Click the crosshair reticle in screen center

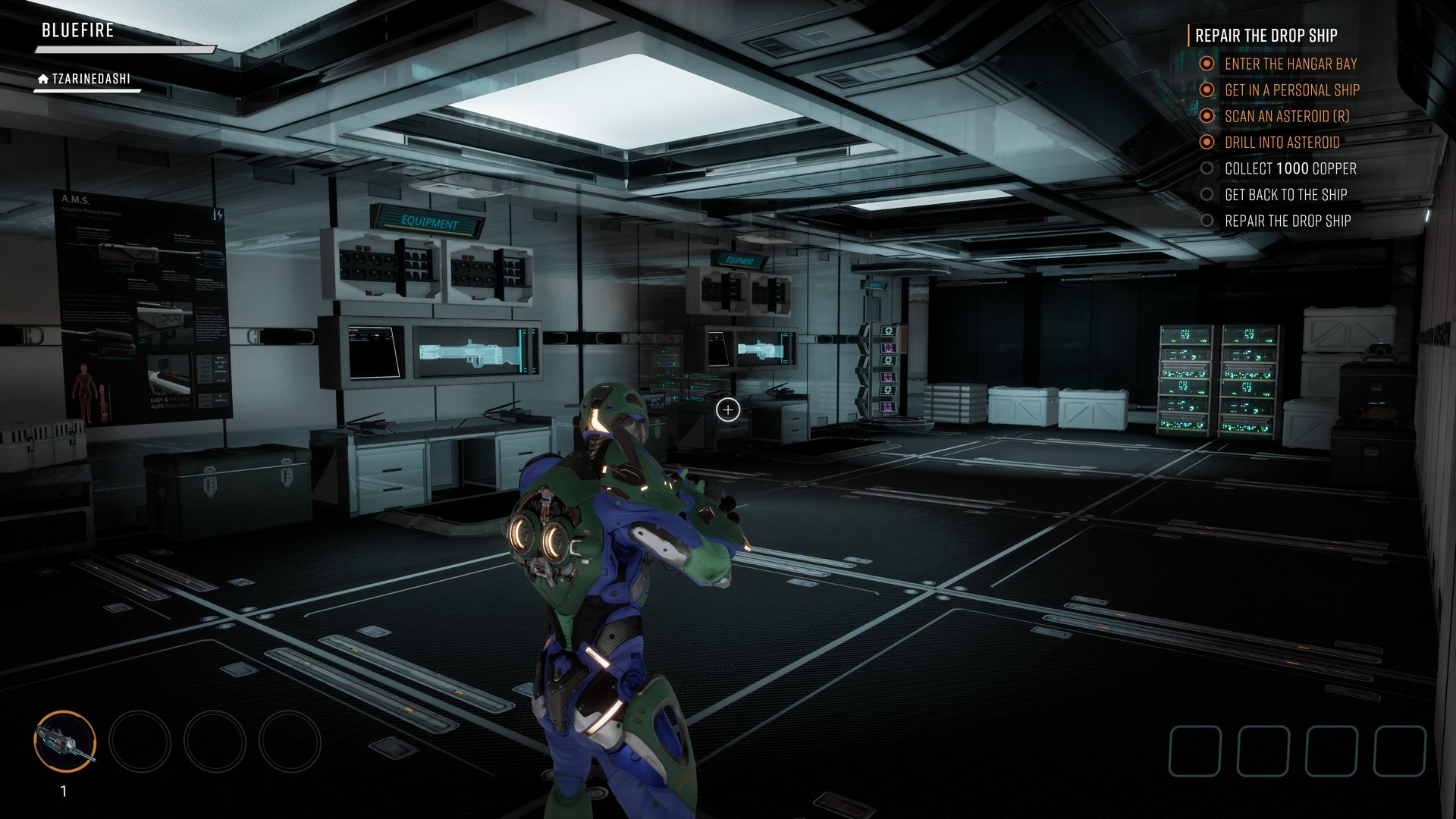[x=728, y=409]
